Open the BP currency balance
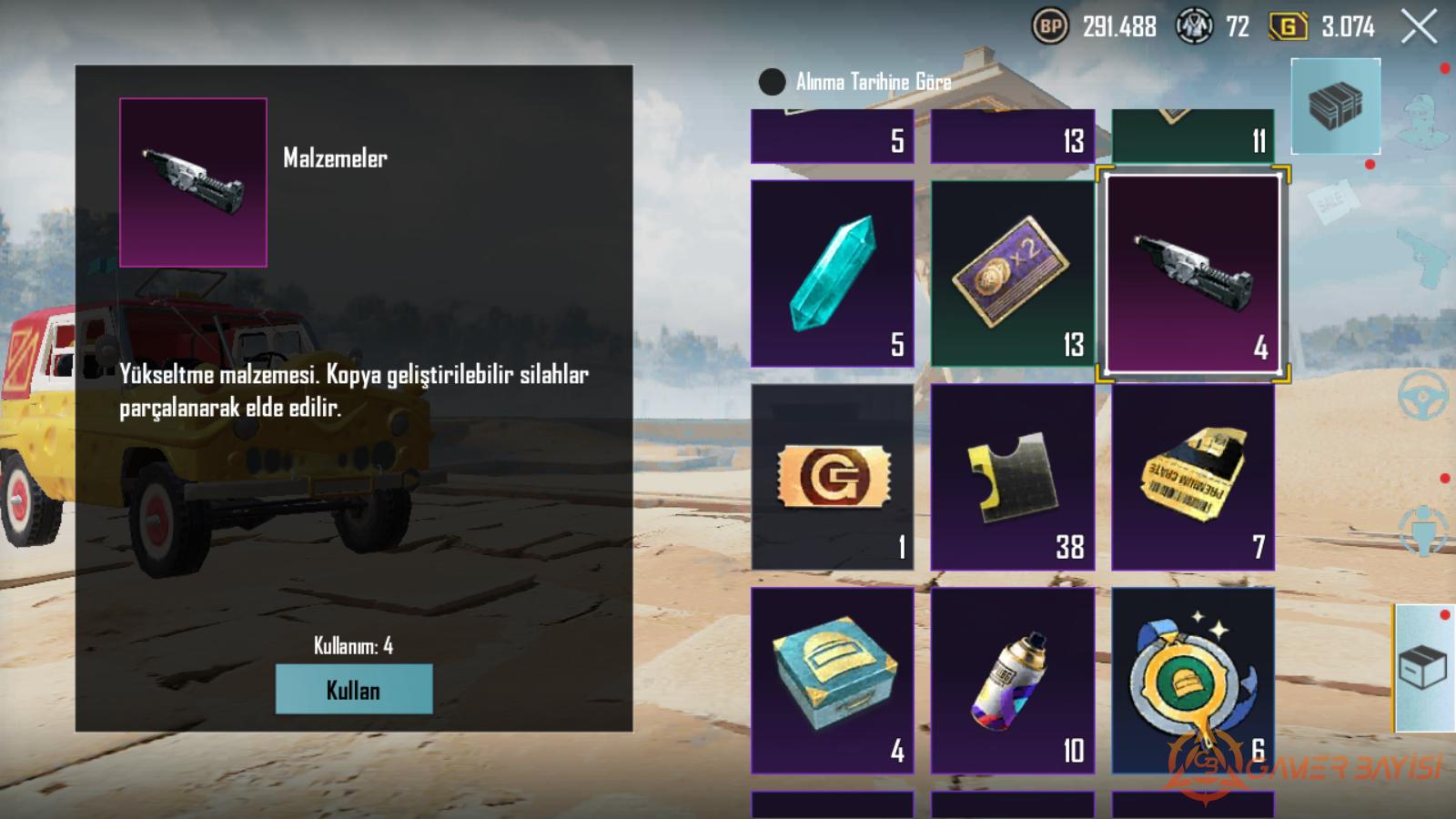1456x819 pixels. tap(1094, 27)
